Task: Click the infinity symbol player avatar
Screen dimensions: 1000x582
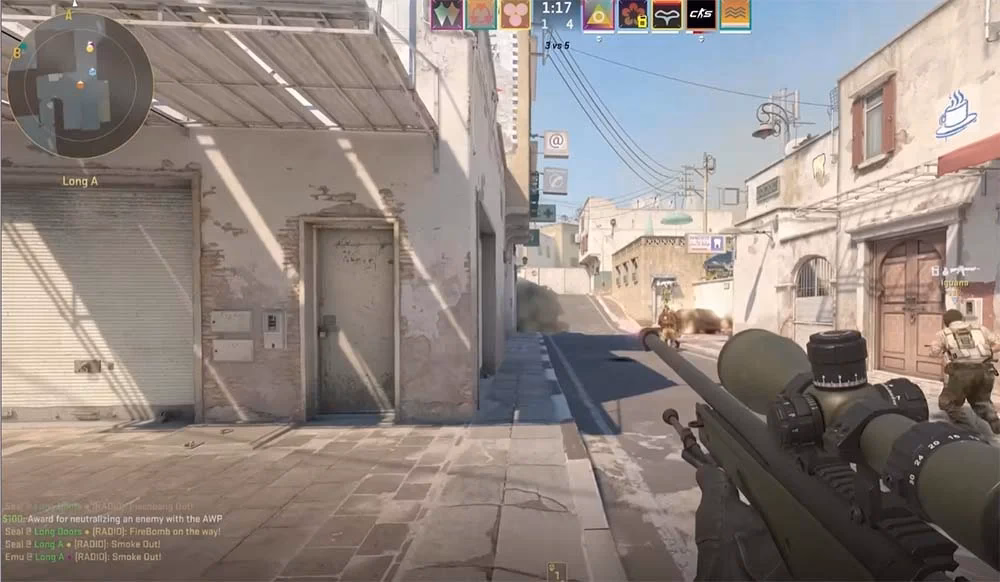Action: tap(667, 14)
